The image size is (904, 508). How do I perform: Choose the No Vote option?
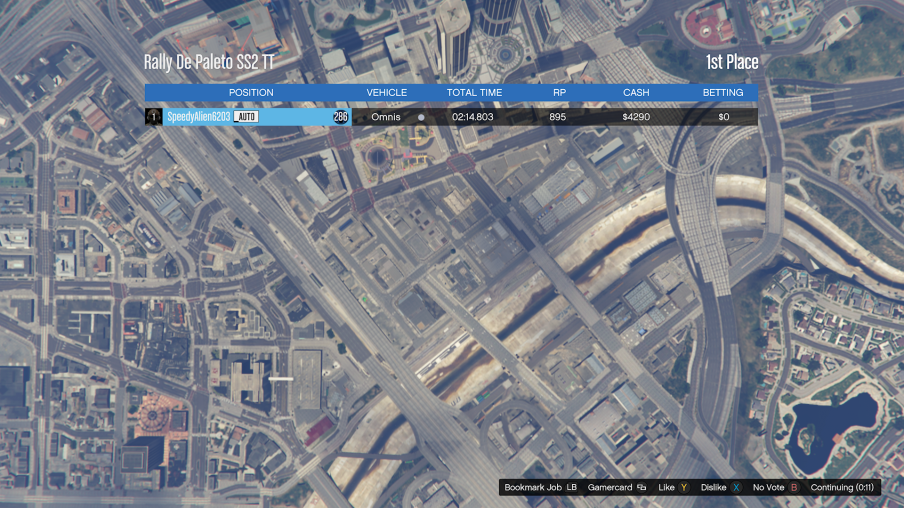point(775,488)
